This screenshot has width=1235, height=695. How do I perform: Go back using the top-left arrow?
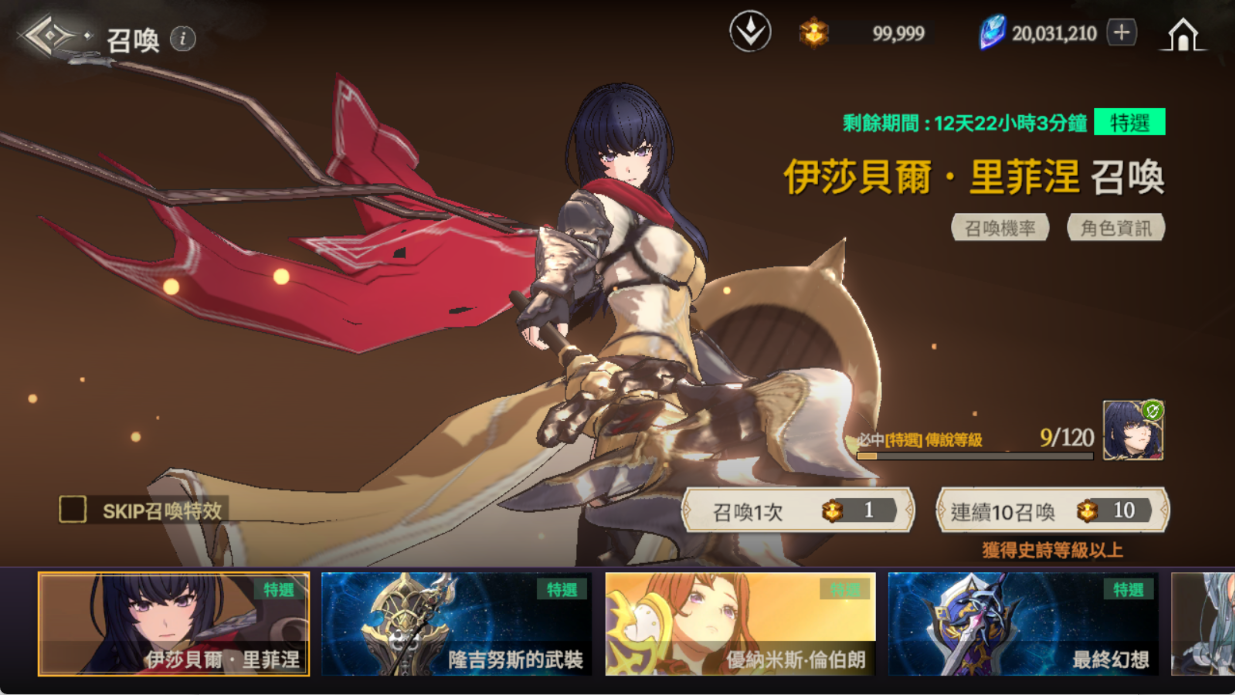[53, 37]
